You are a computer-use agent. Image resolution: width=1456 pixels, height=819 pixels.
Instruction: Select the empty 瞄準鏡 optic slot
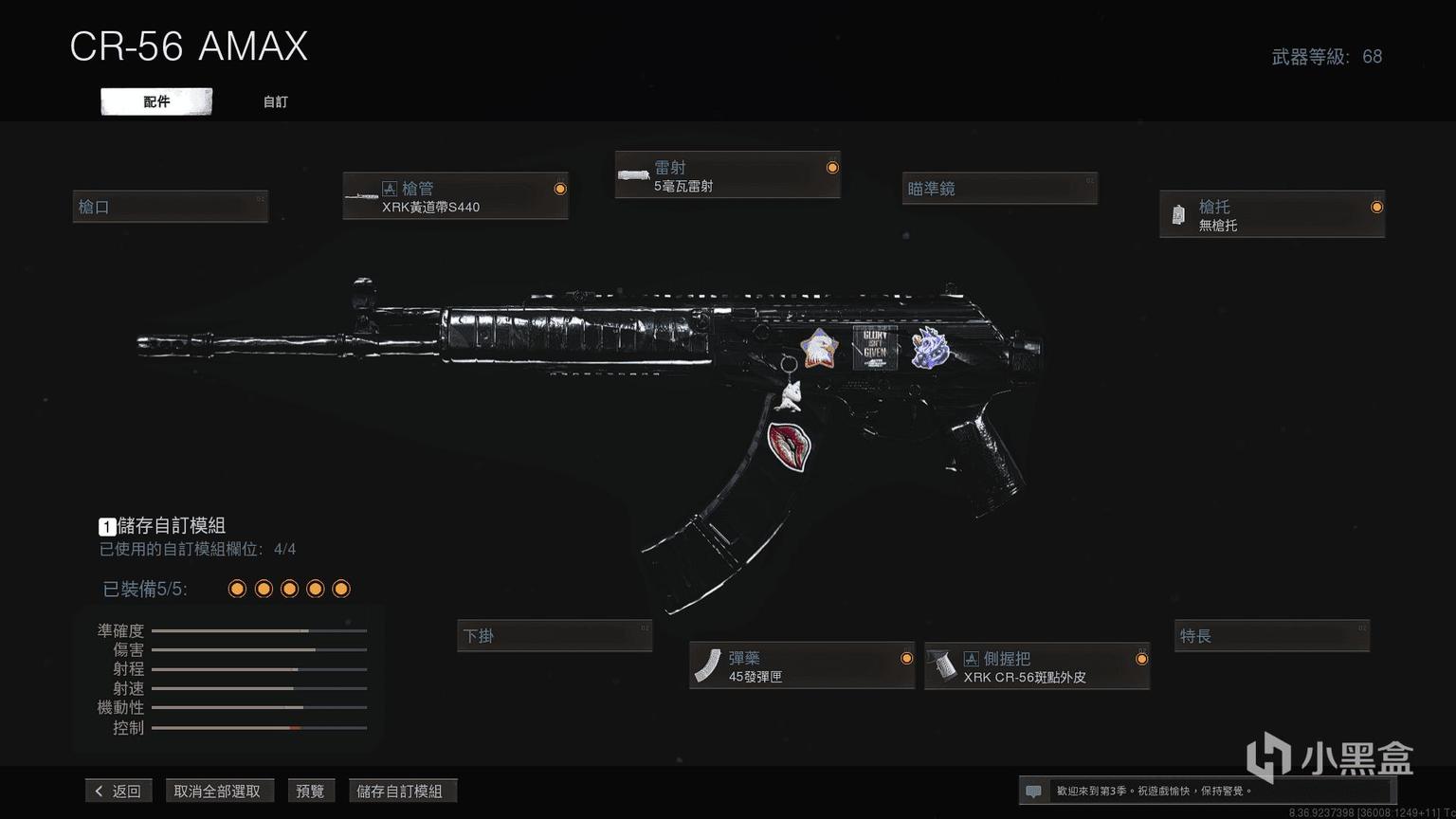point(999,189)
